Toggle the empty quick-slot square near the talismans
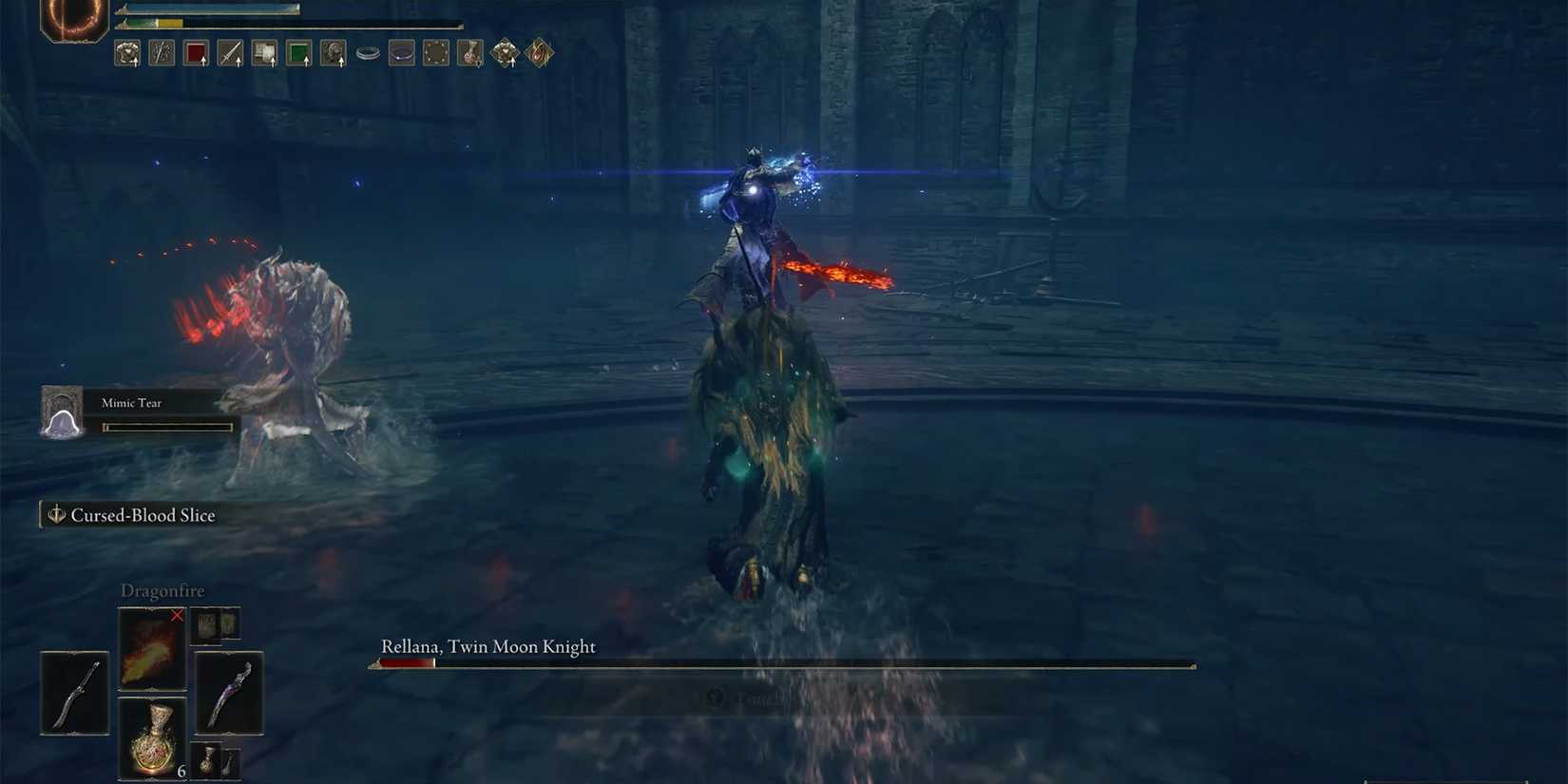 click(434, 52)
